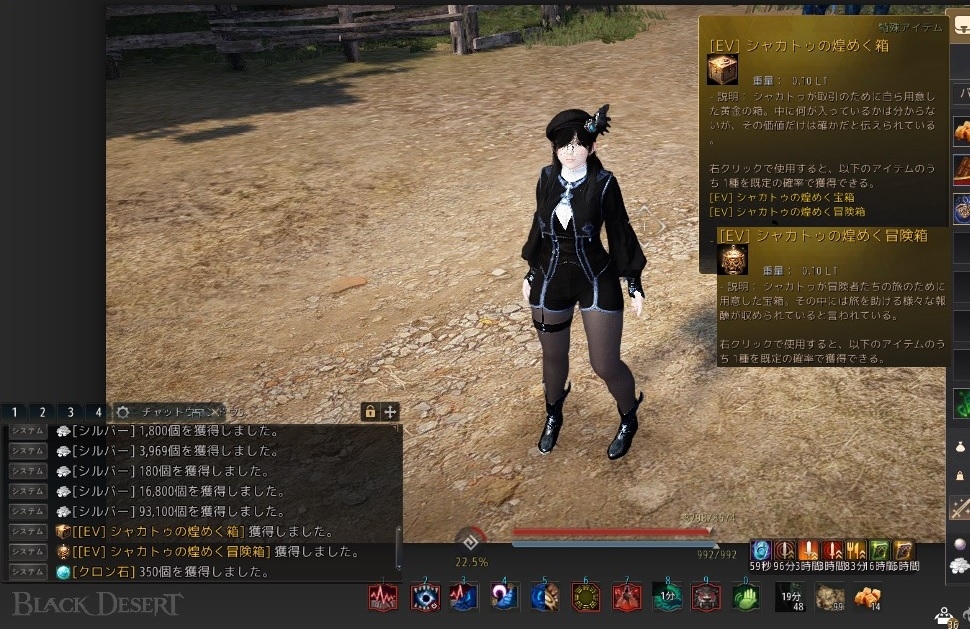Open chat settings gear icon
Screen dimensions: 970x629
click(123, 412)
